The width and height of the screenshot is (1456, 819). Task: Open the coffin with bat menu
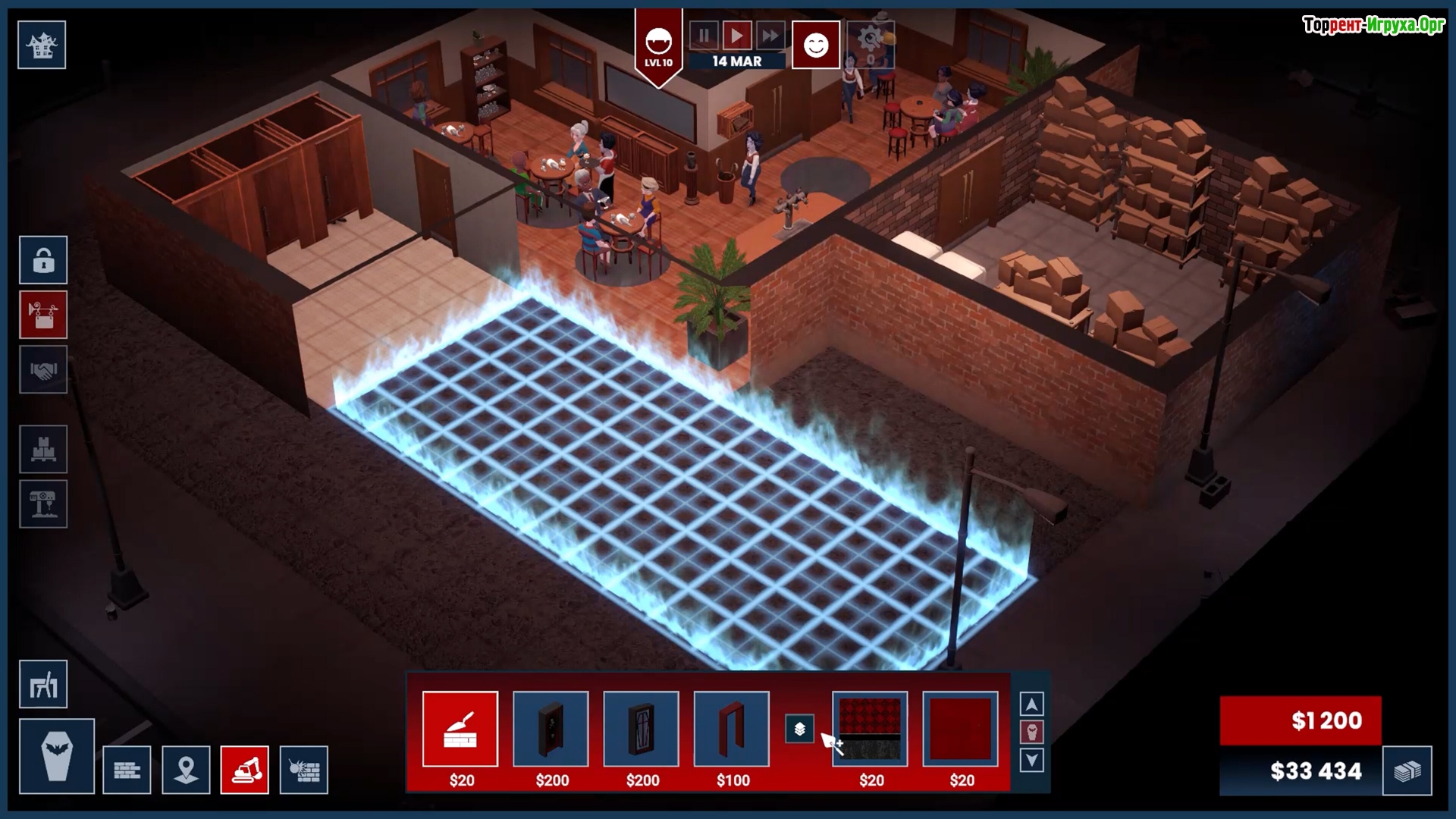[x=57, y=756]
